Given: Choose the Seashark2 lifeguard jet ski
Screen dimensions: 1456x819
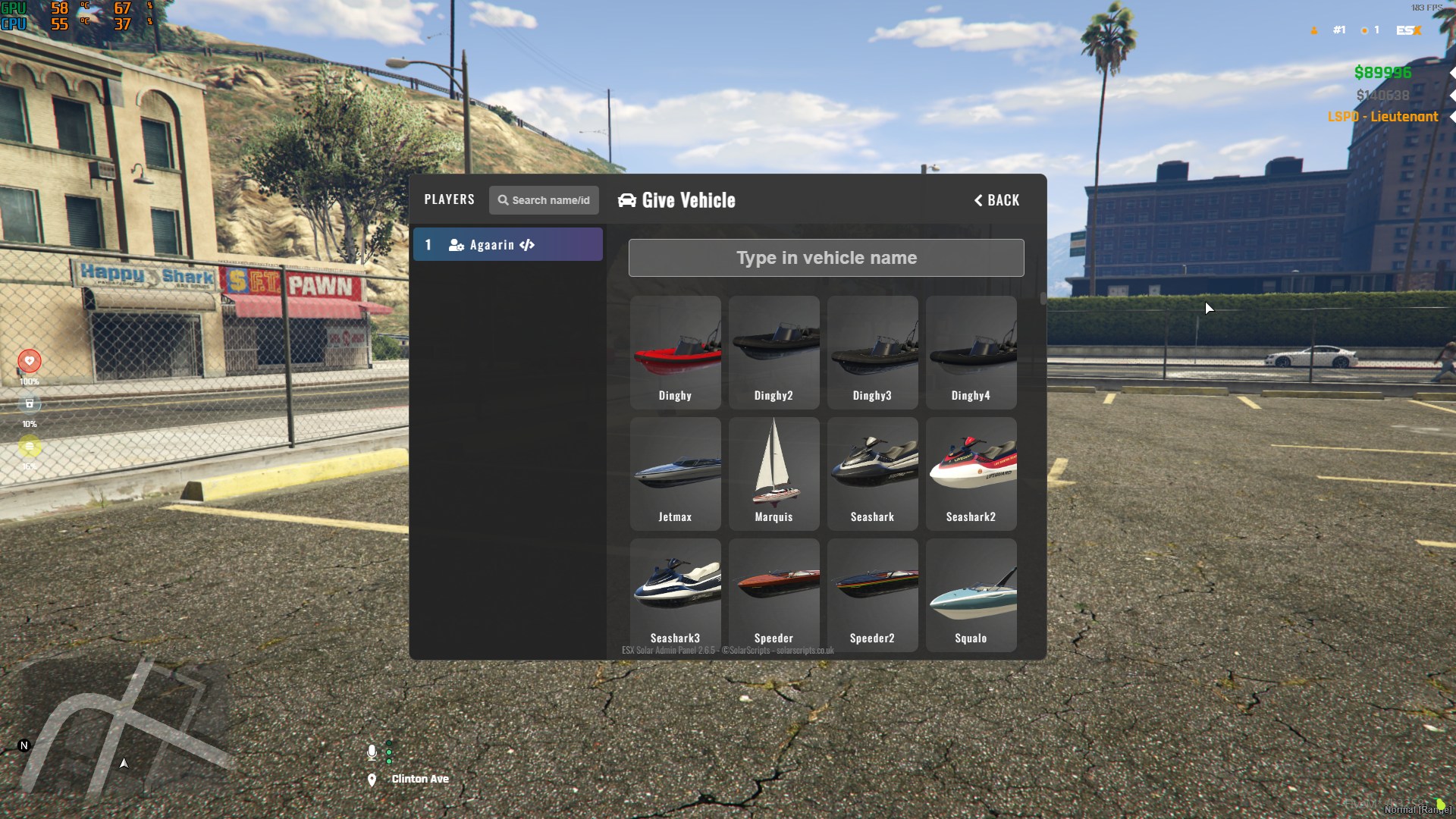Looking at the screenshot, I should [x=971, y=474].
